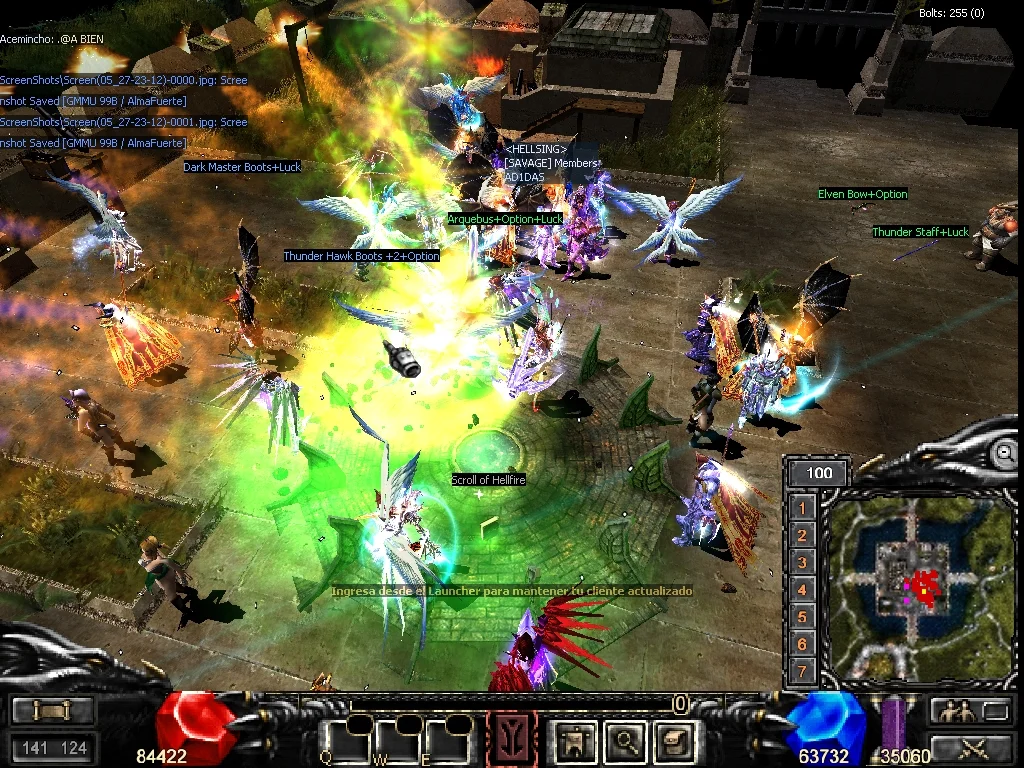The image size is (1024, 768).
Task: Activate number button 3 beside the minimap
Action: click(802, 563)
